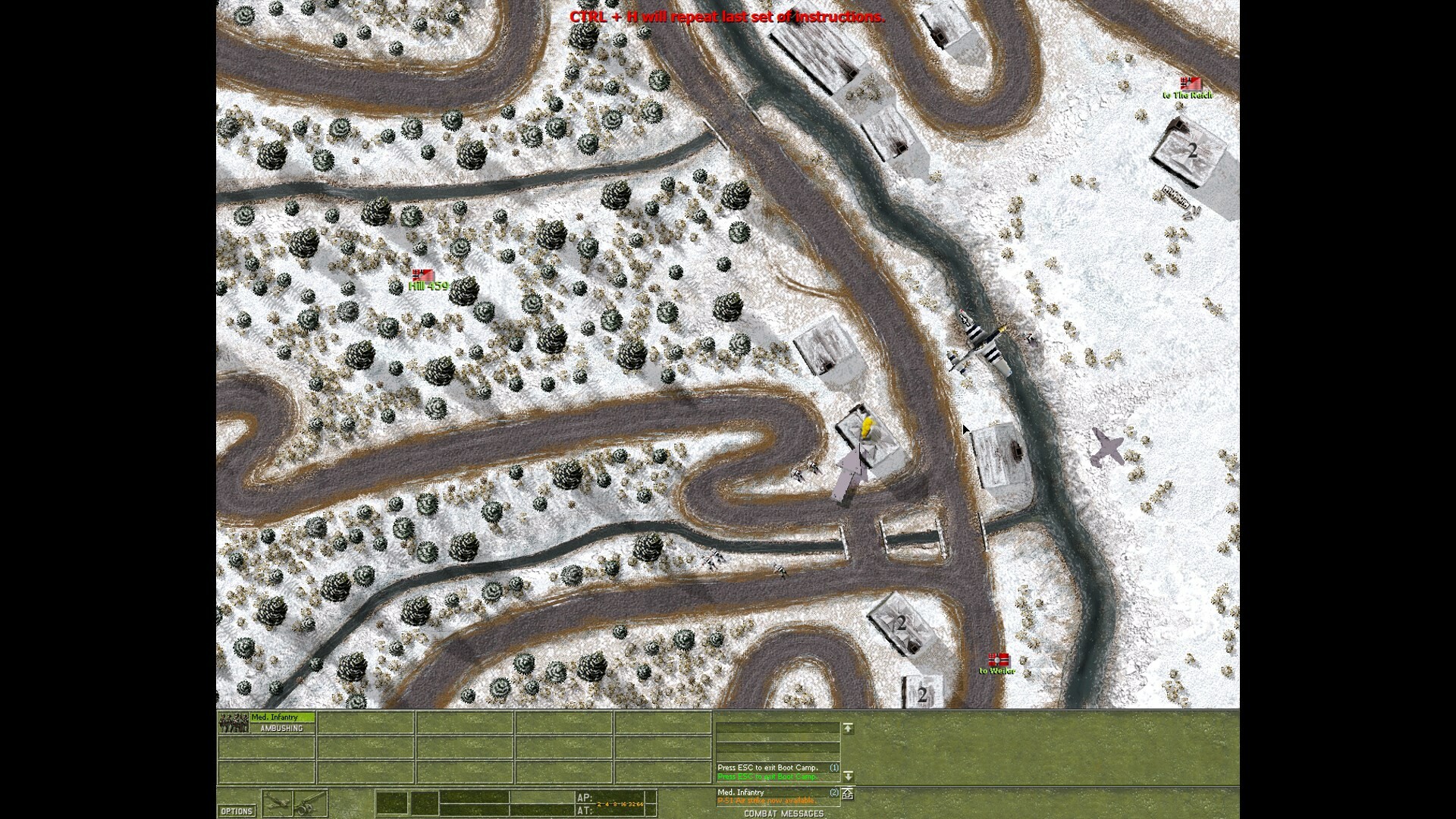This screenshot has width=1456, height=819.
Task: Click the expand icon next to message (2)
Action: point(848,795)
